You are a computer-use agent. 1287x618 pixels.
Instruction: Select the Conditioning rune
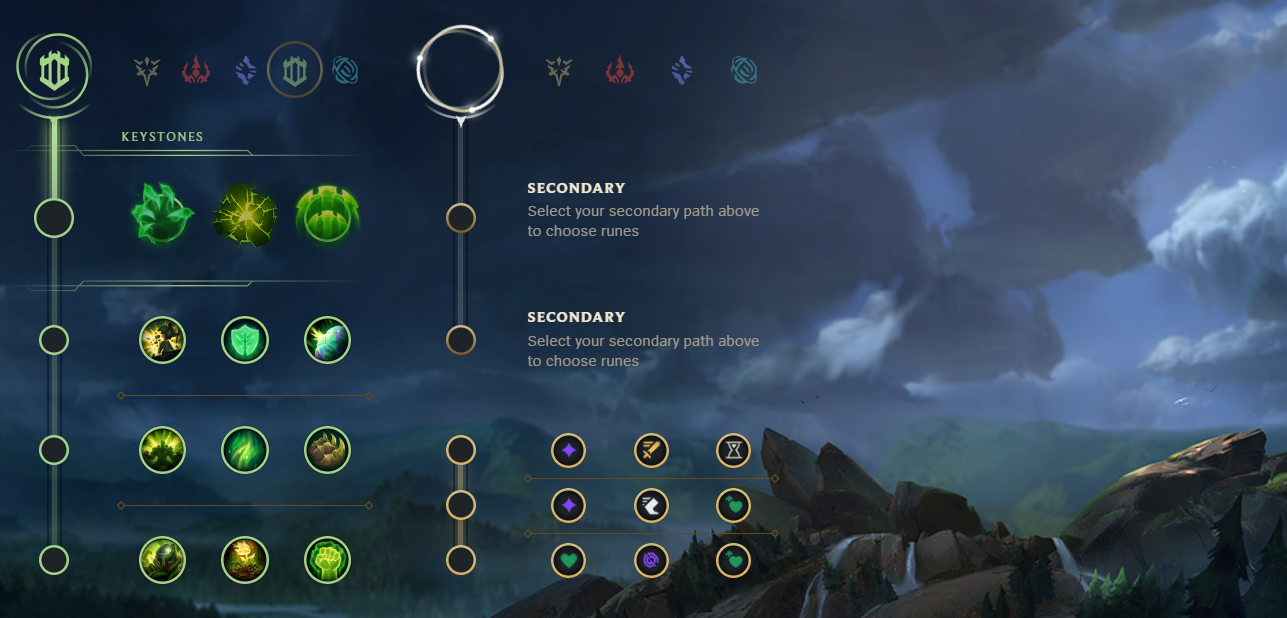162,450
